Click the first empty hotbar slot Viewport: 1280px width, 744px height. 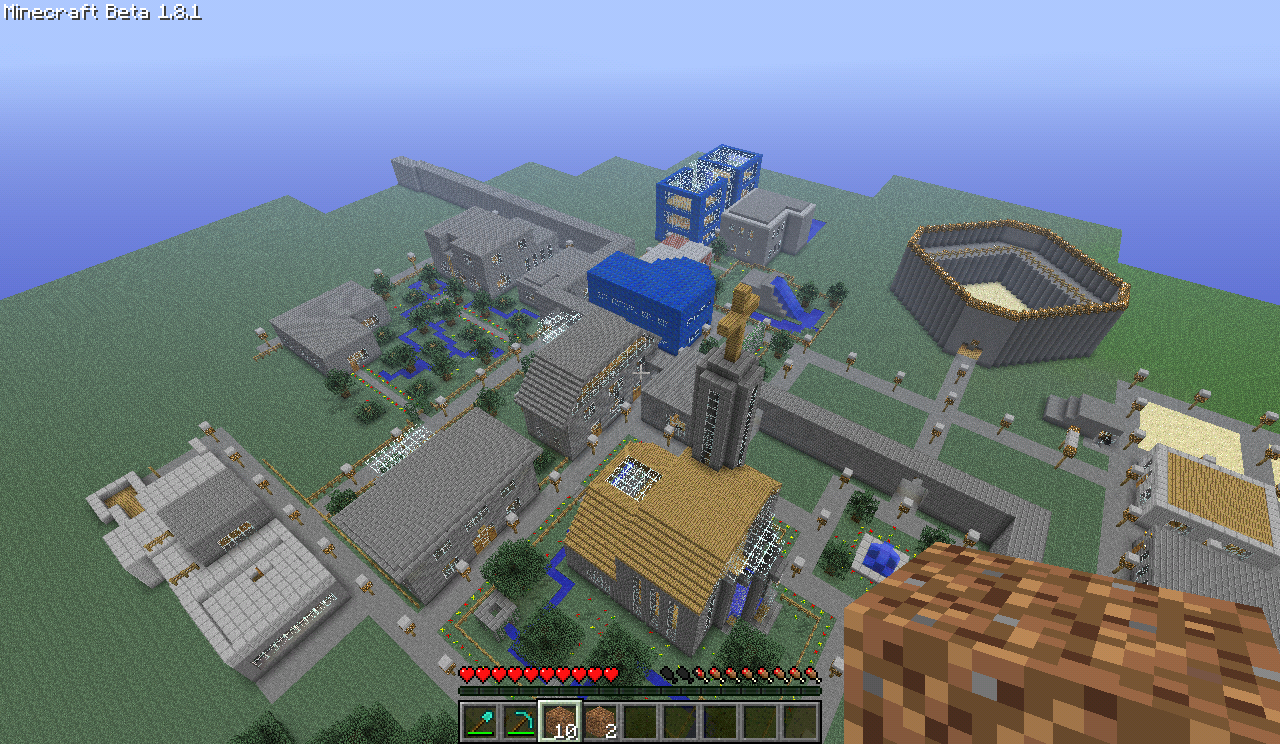point(639,719)
